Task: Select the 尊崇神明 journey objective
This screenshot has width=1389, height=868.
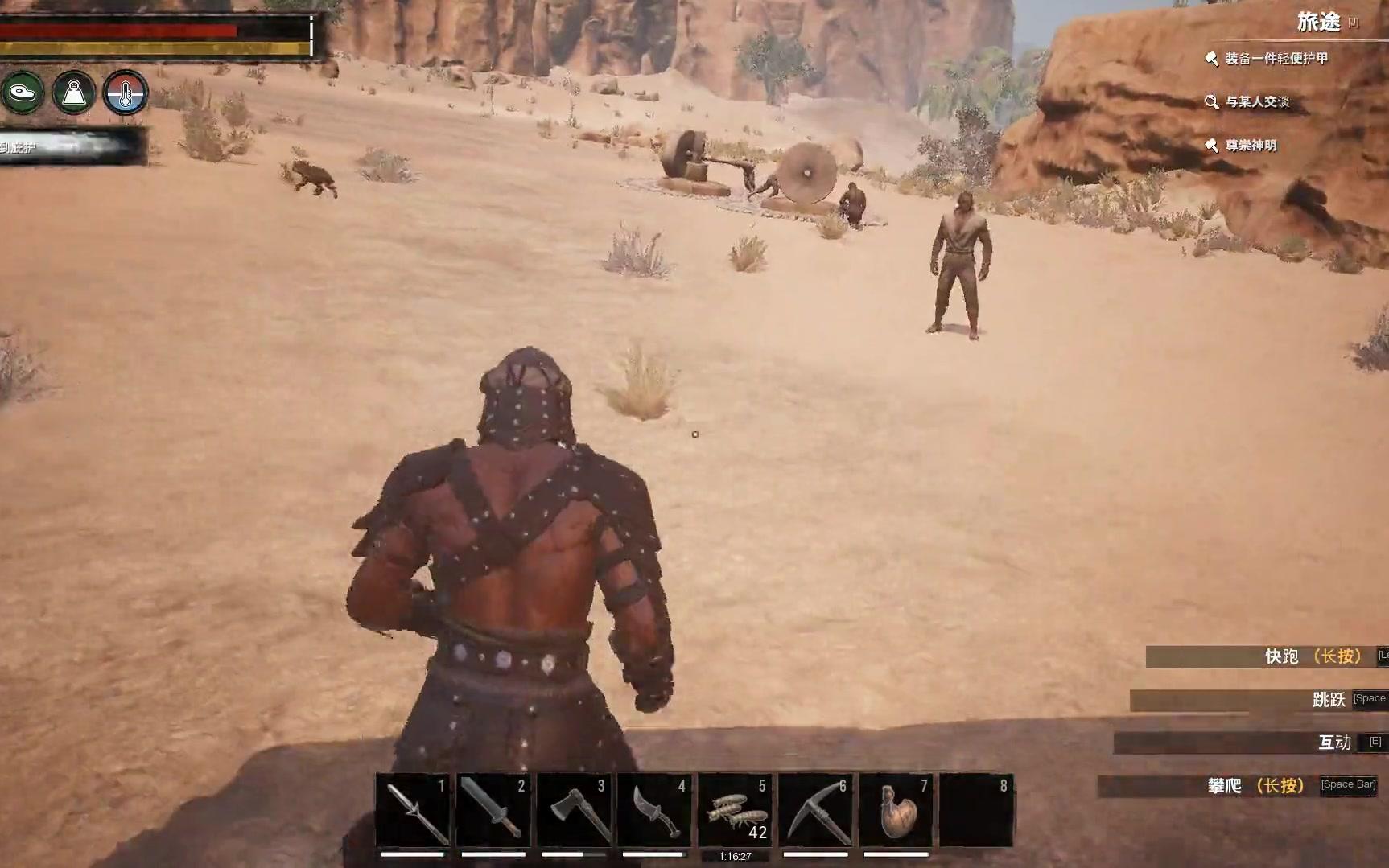Action: [x=1250, y=146]
